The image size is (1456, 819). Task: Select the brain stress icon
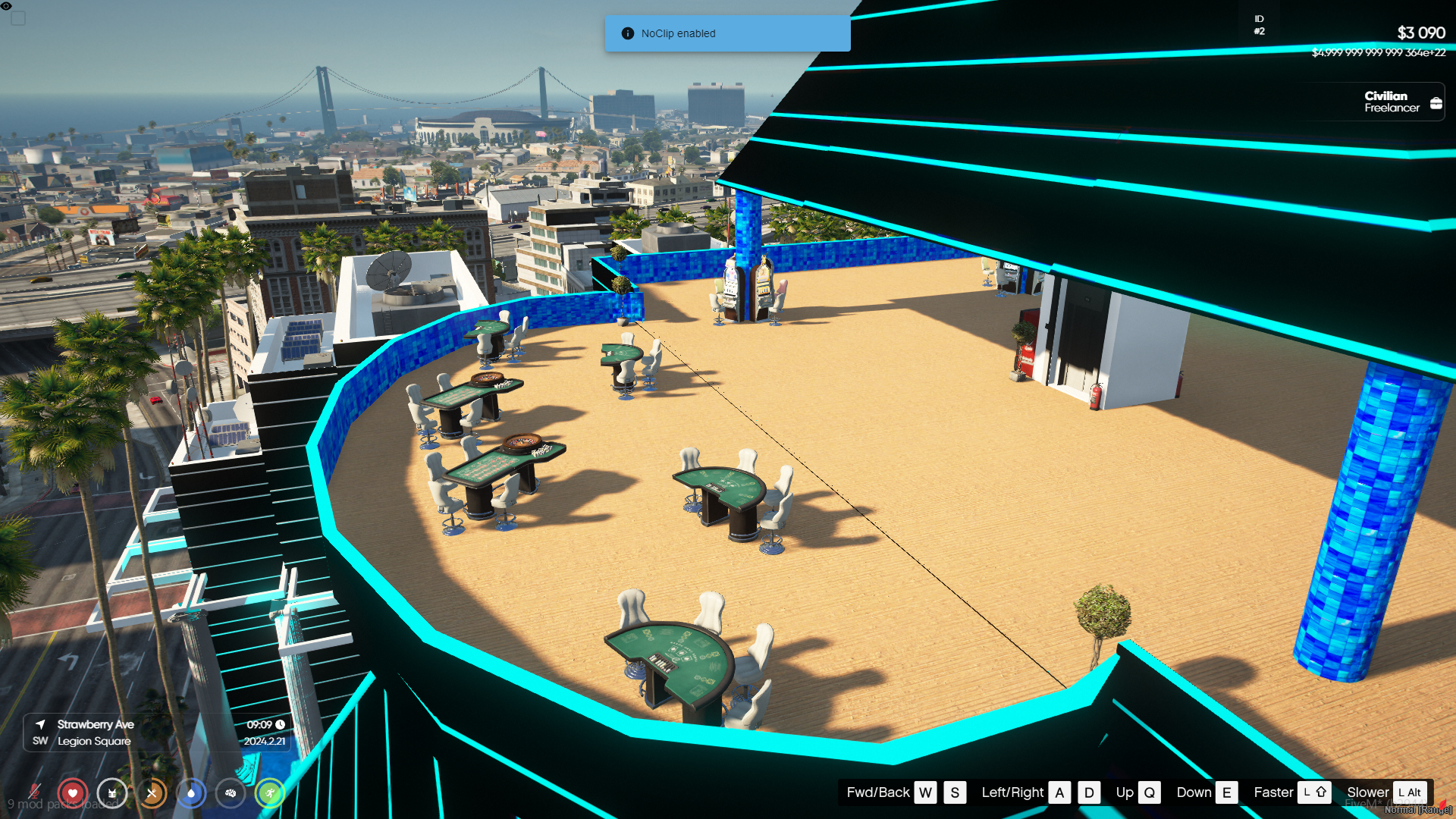tap(231, 793)
